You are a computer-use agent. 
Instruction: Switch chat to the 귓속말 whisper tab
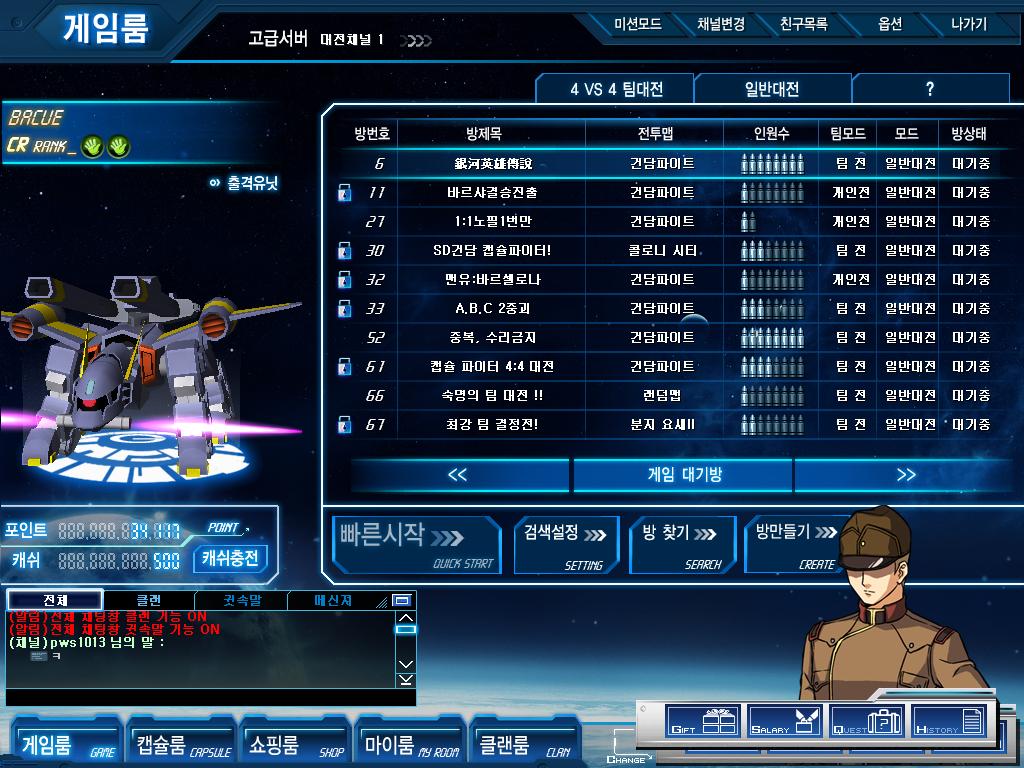242,601
